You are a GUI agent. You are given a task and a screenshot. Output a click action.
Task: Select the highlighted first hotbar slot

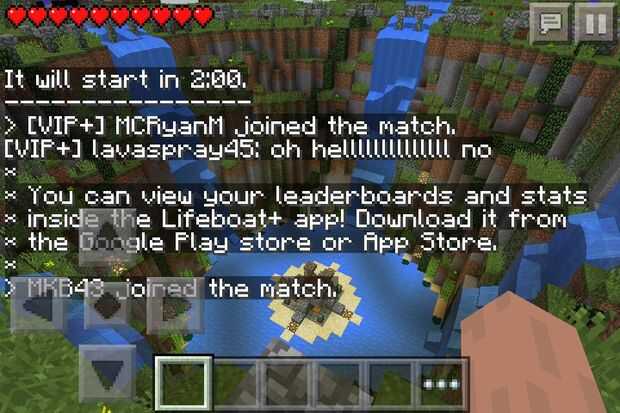click(183, 384)
